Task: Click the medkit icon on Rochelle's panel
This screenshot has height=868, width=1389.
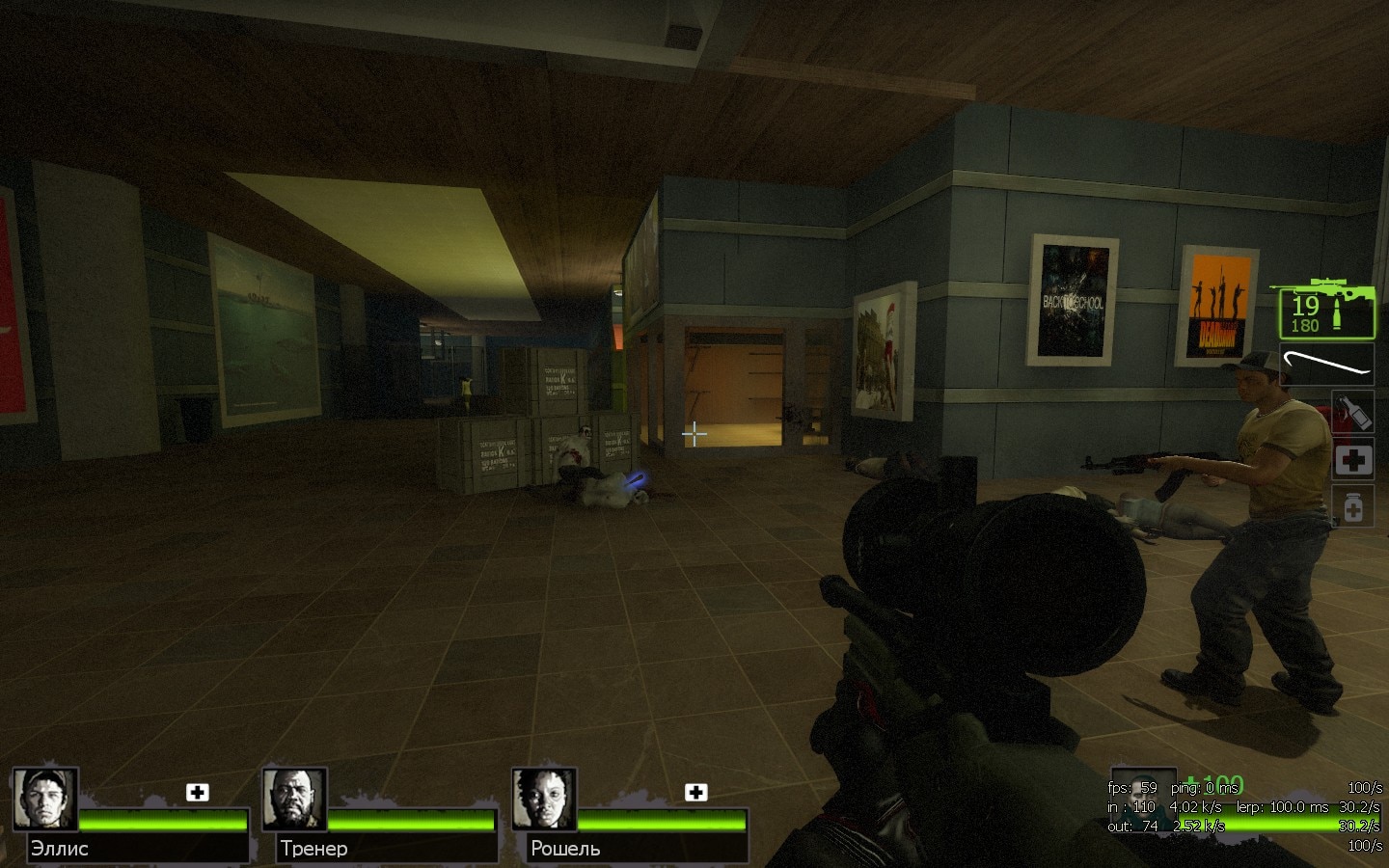Action: point(695,792)
